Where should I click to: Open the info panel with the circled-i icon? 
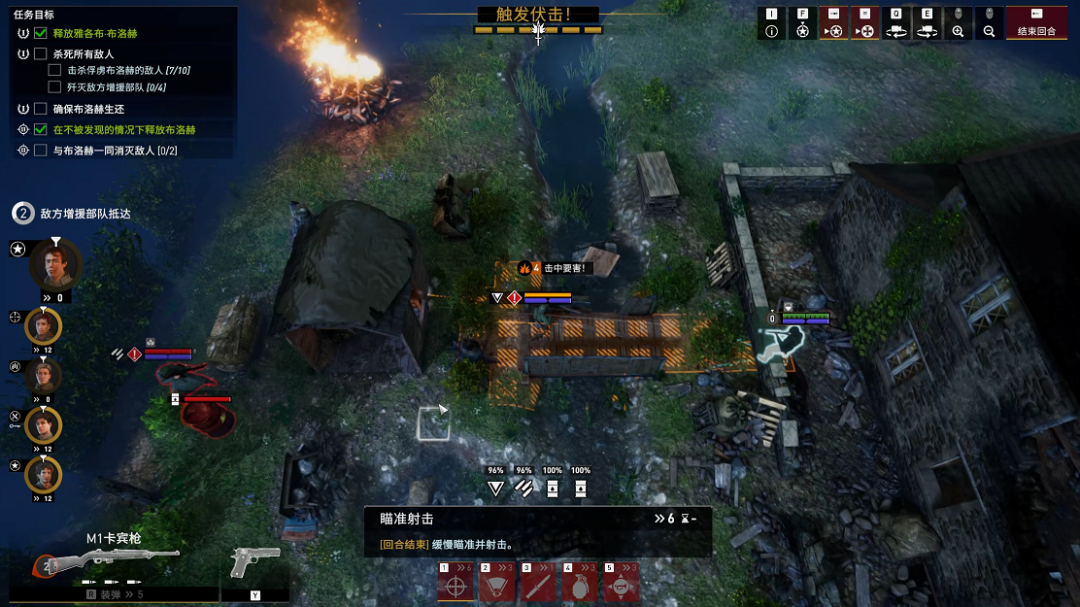(x=771, y=31)
